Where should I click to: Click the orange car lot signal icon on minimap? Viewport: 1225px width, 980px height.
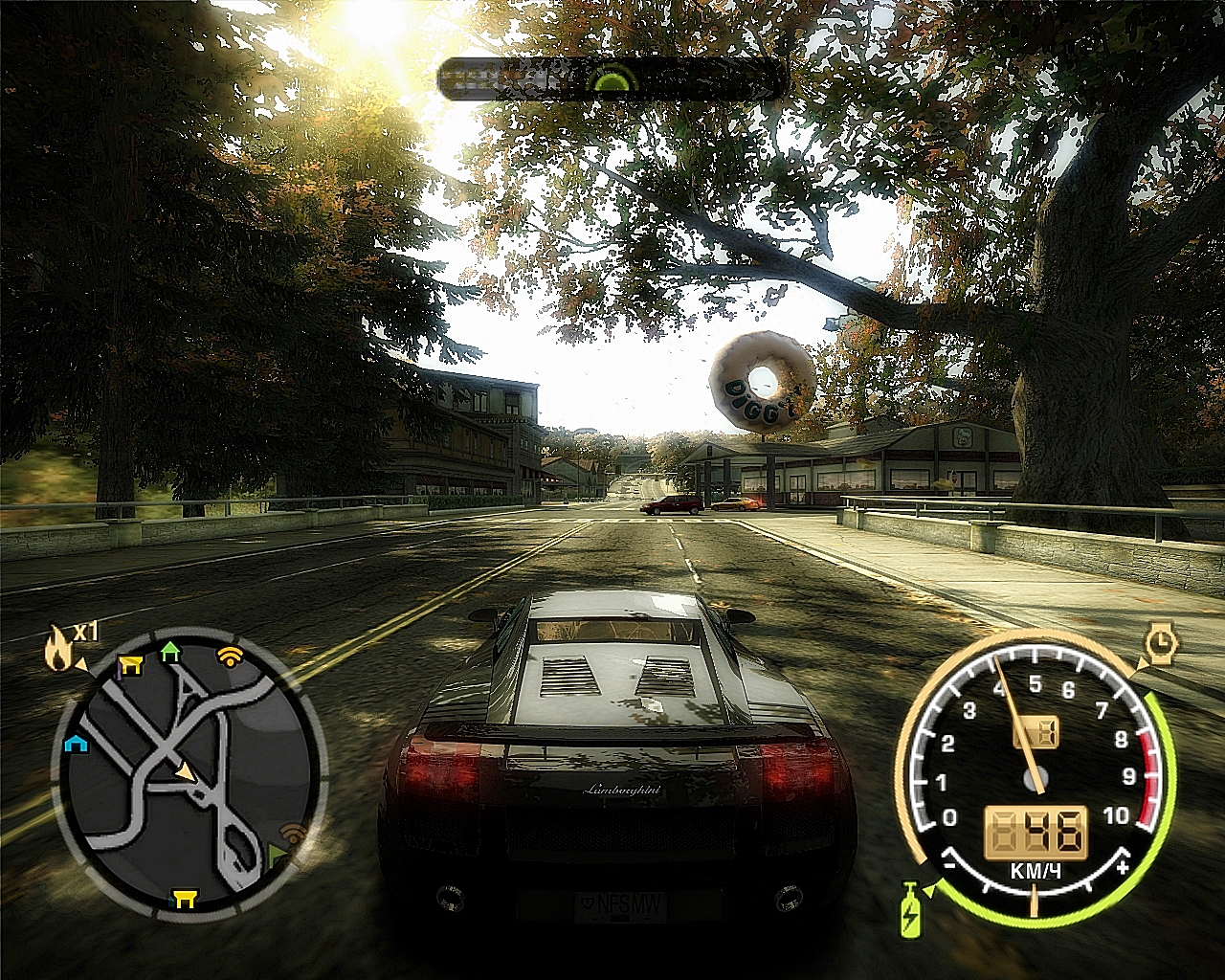click(229, 656)
